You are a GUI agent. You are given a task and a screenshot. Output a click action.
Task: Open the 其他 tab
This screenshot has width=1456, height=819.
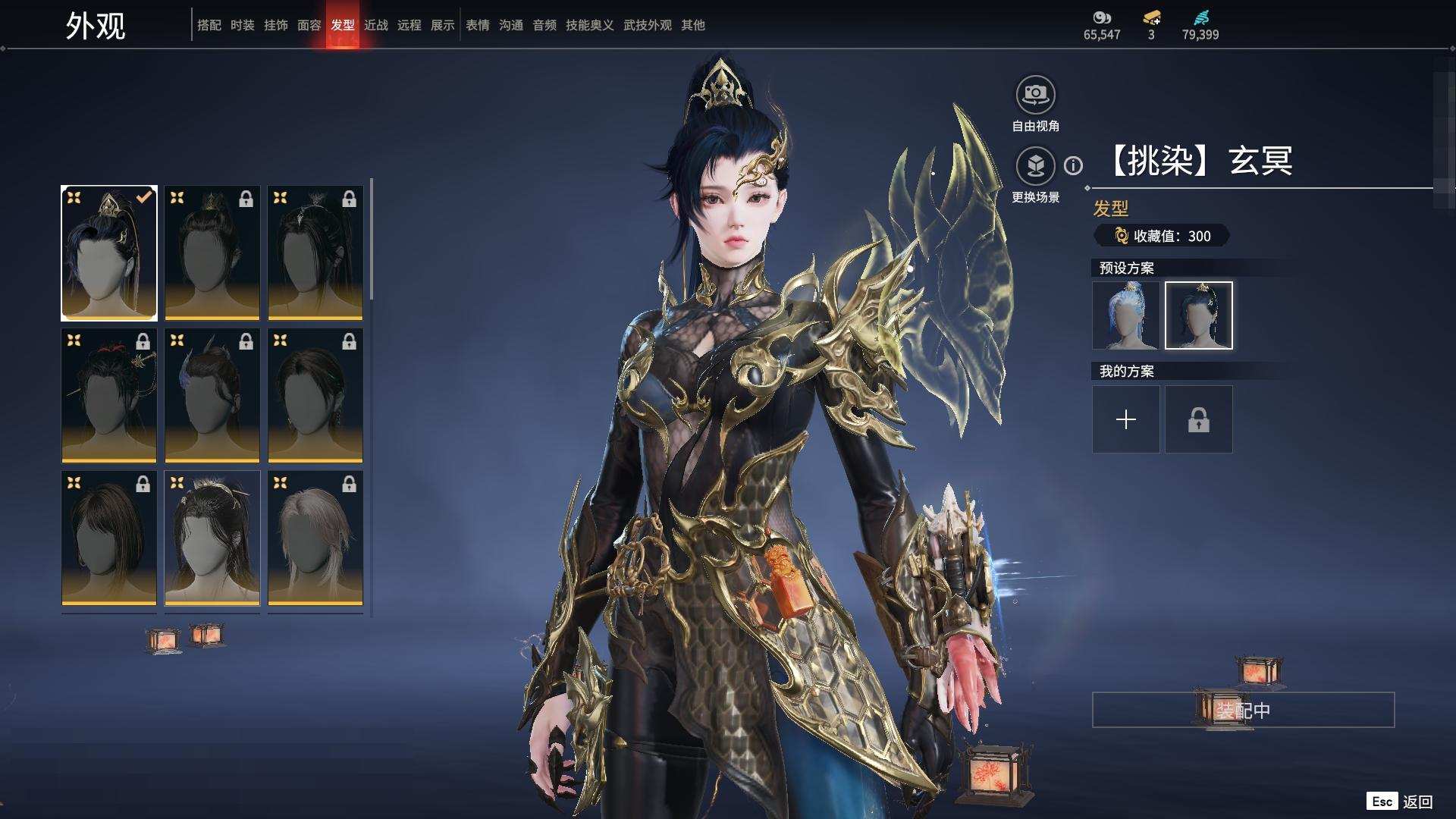point(692,25)
